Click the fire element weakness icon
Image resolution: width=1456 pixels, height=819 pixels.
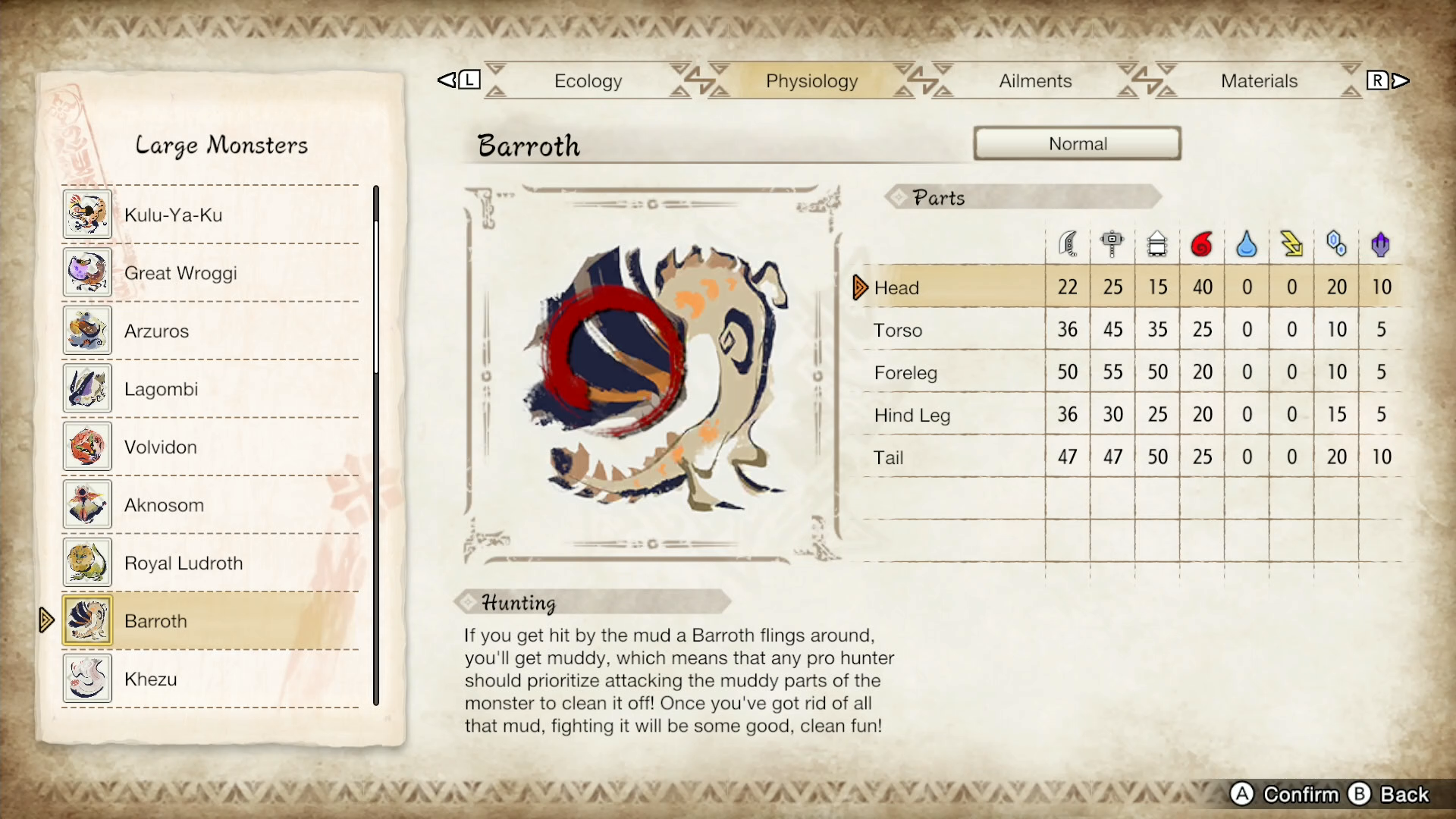click(1202, 243)
